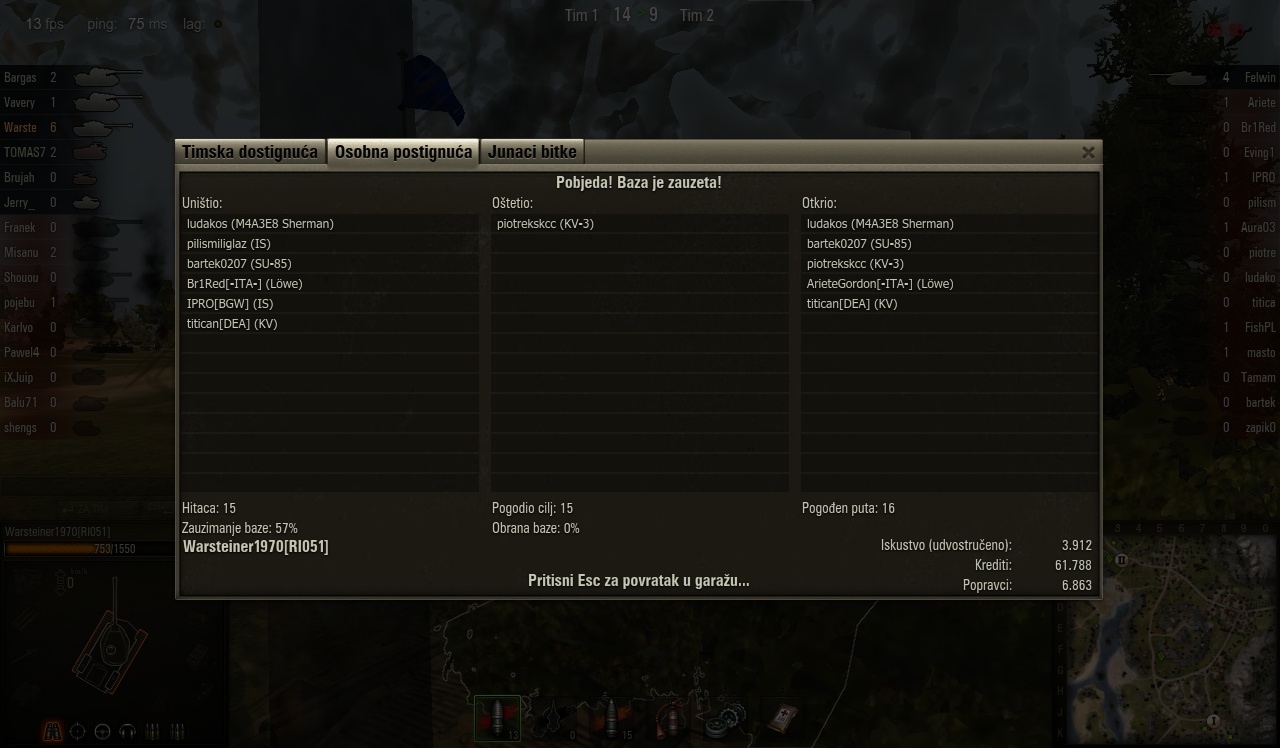1280x748 pixels.
Task: Open the Osobna postignuća tab
Action: [x=403, y=152]
